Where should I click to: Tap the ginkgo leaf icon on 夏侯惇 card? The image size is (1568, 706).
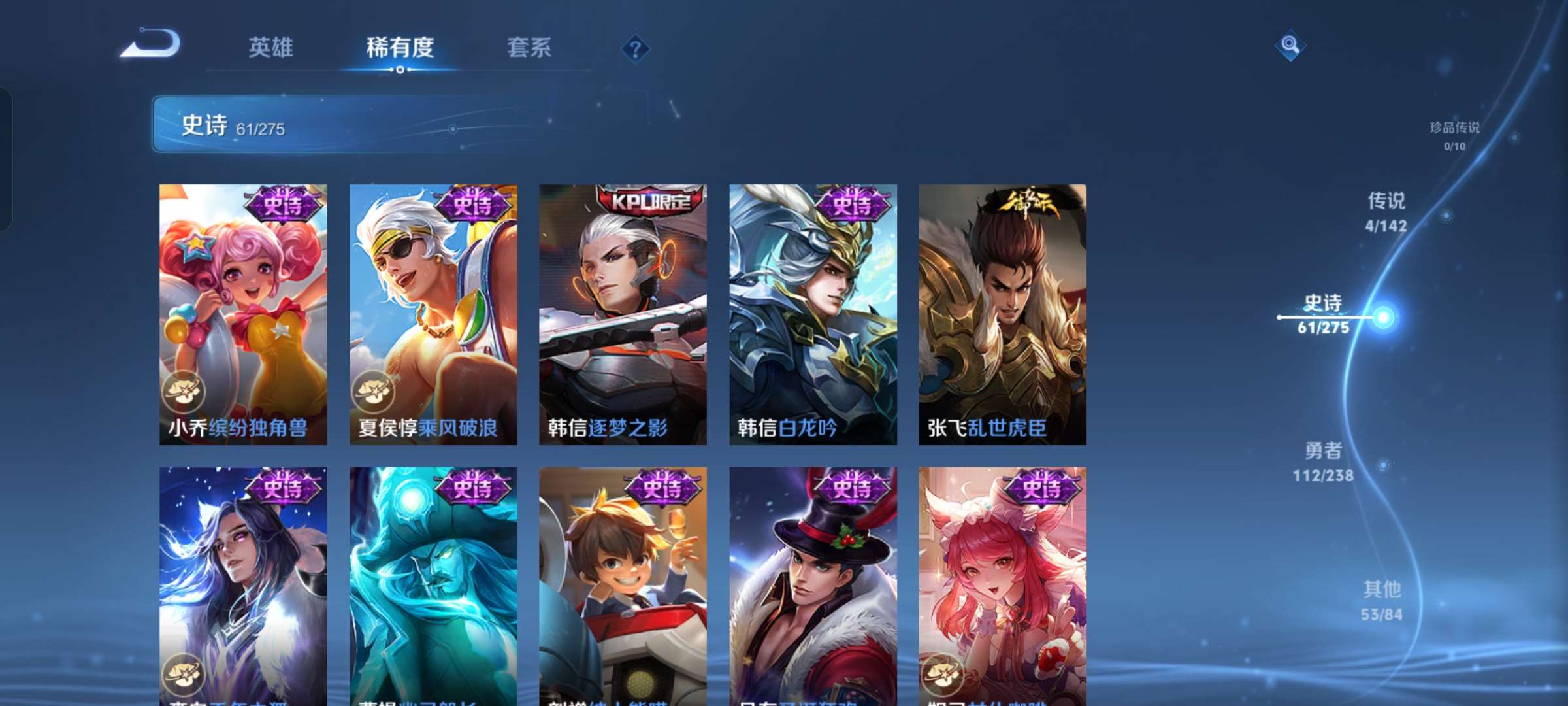pyautogui.click(x=375, y=392)
